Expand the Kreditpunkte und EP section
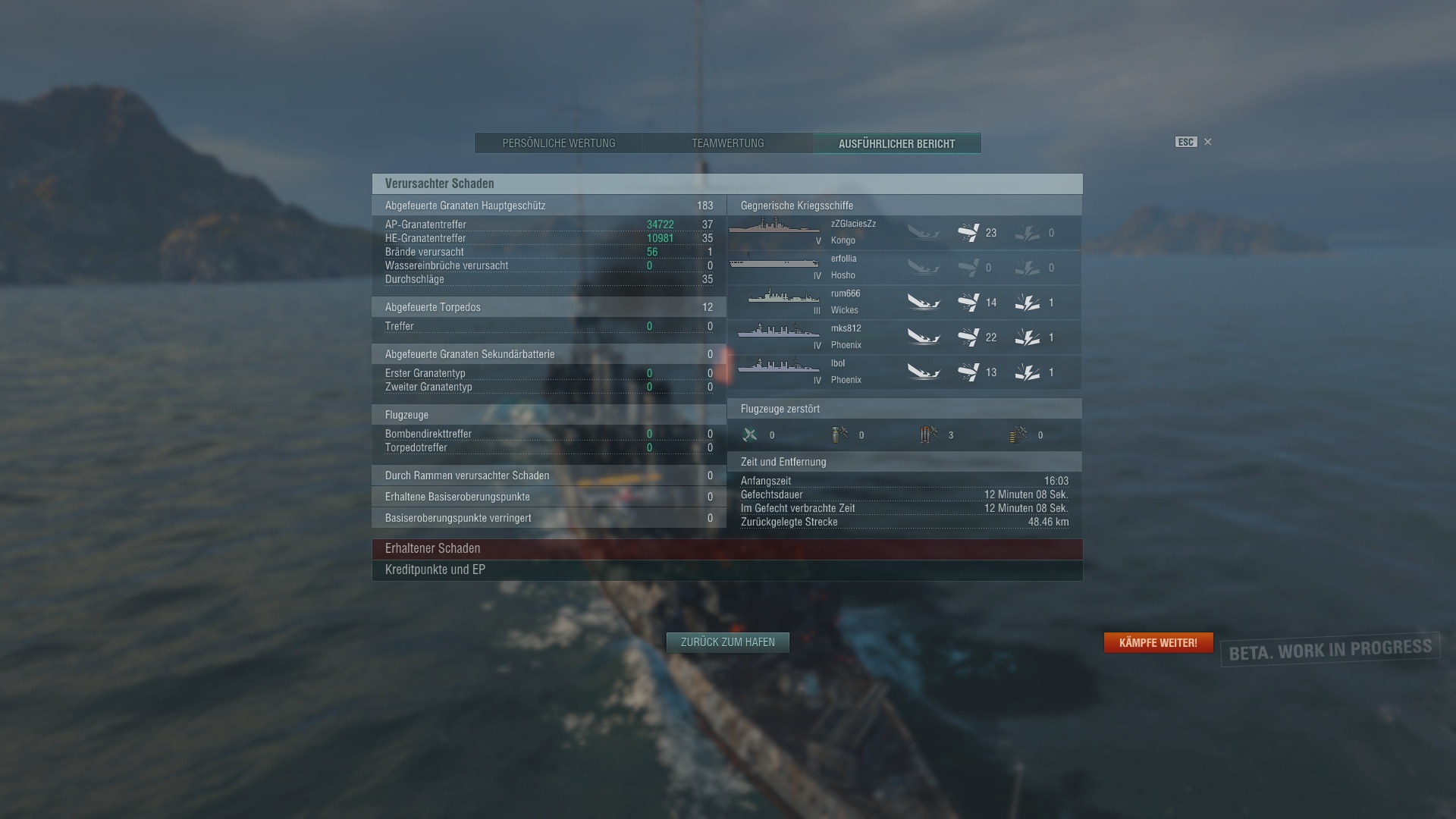Viewport: 1456px width, 819px height. pyautogui.click(x=726, y=570)
